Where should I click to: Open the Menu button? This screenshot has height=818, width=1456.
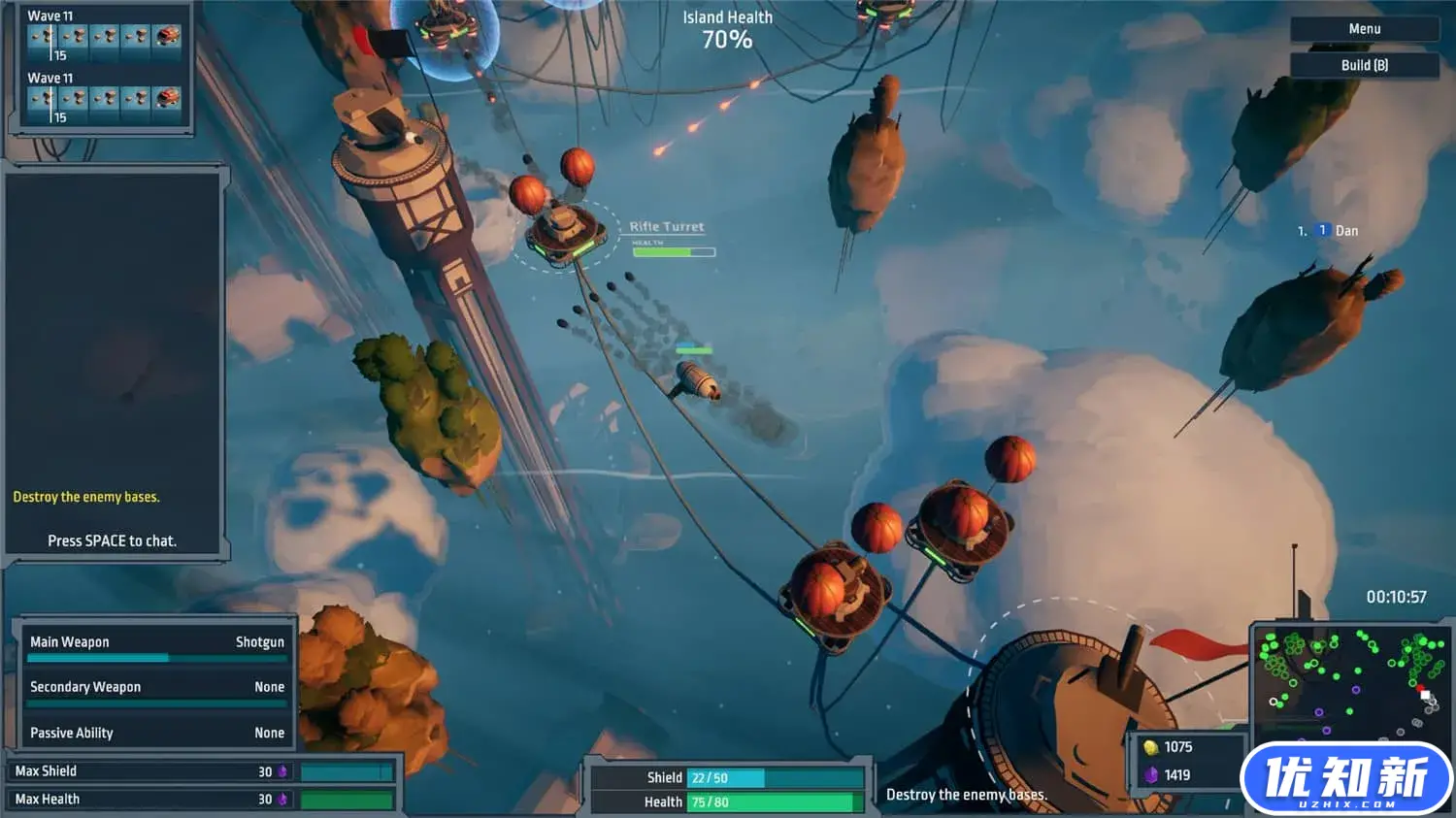click(x=1364, y=29)
